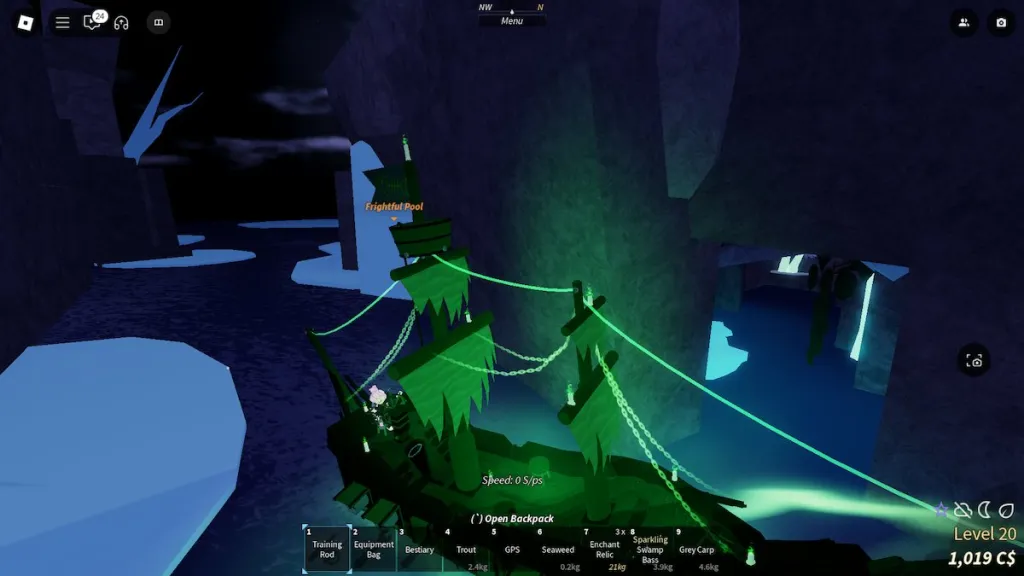Open the players list icon
Screen dimensions: 1024x576
pyautogui.click(x=964, y=22)
